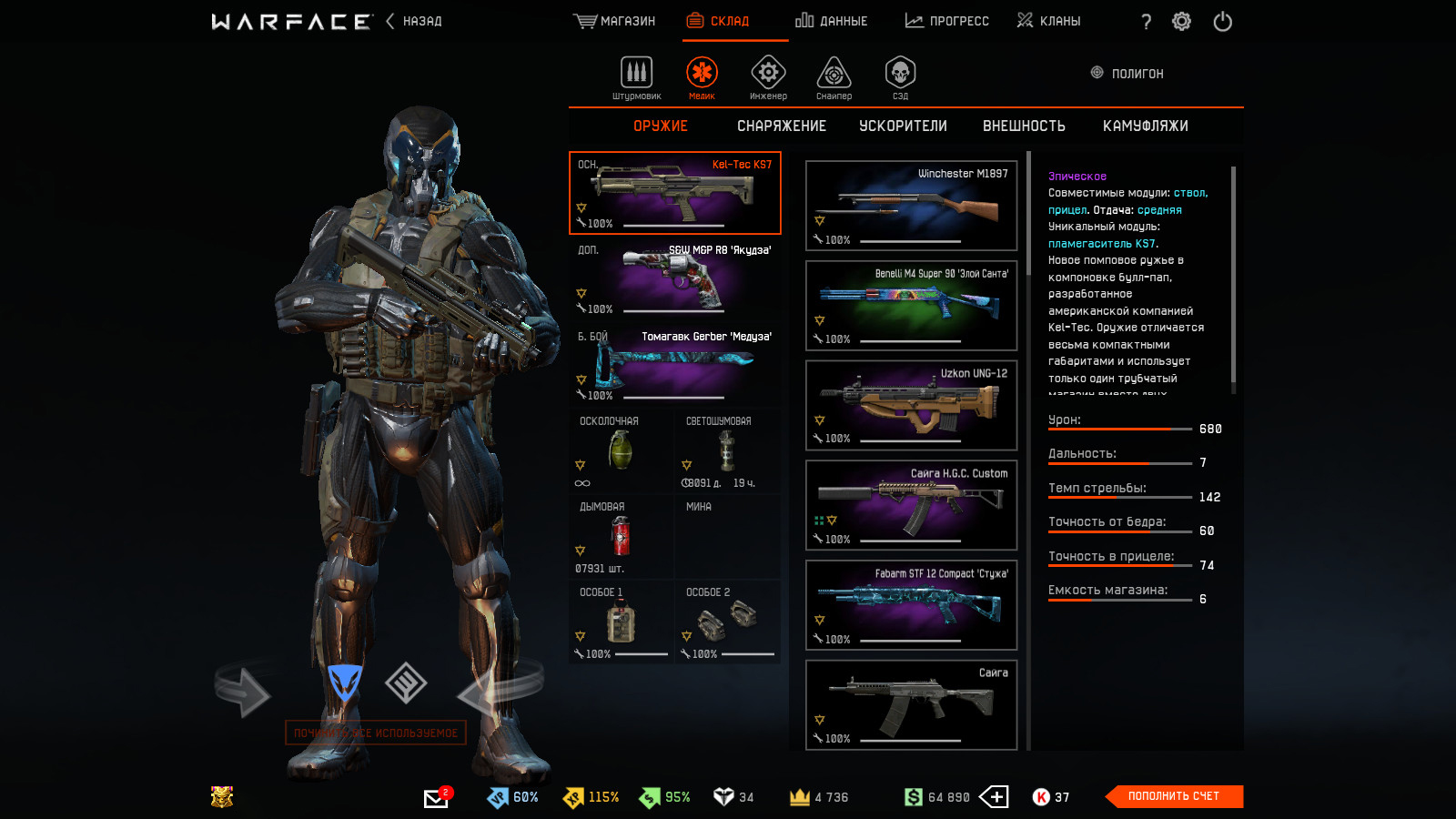Click the Пополнить счет button

(1173, 796)
